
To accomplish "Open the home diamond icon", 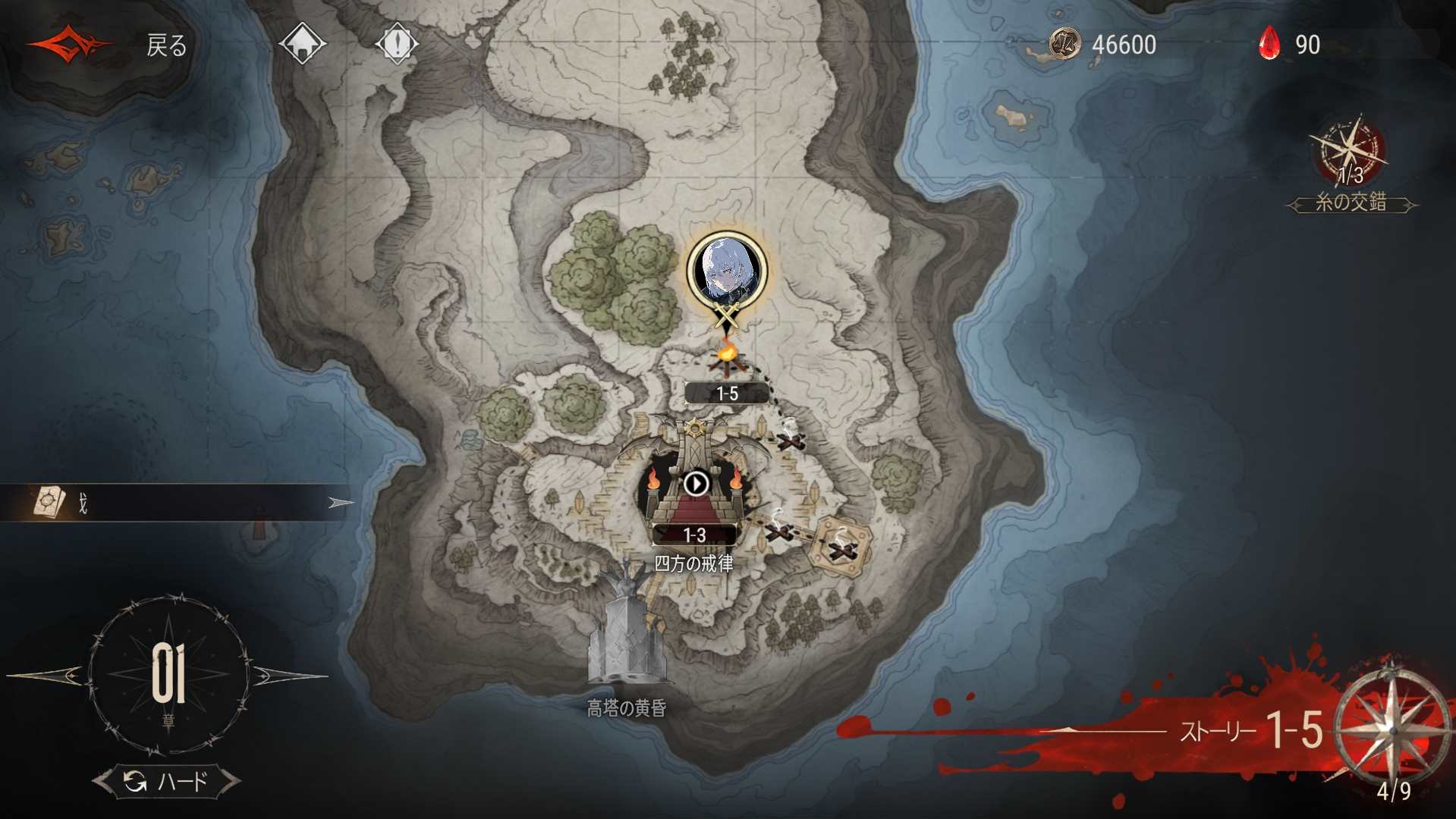I will [x=302, y=43].
